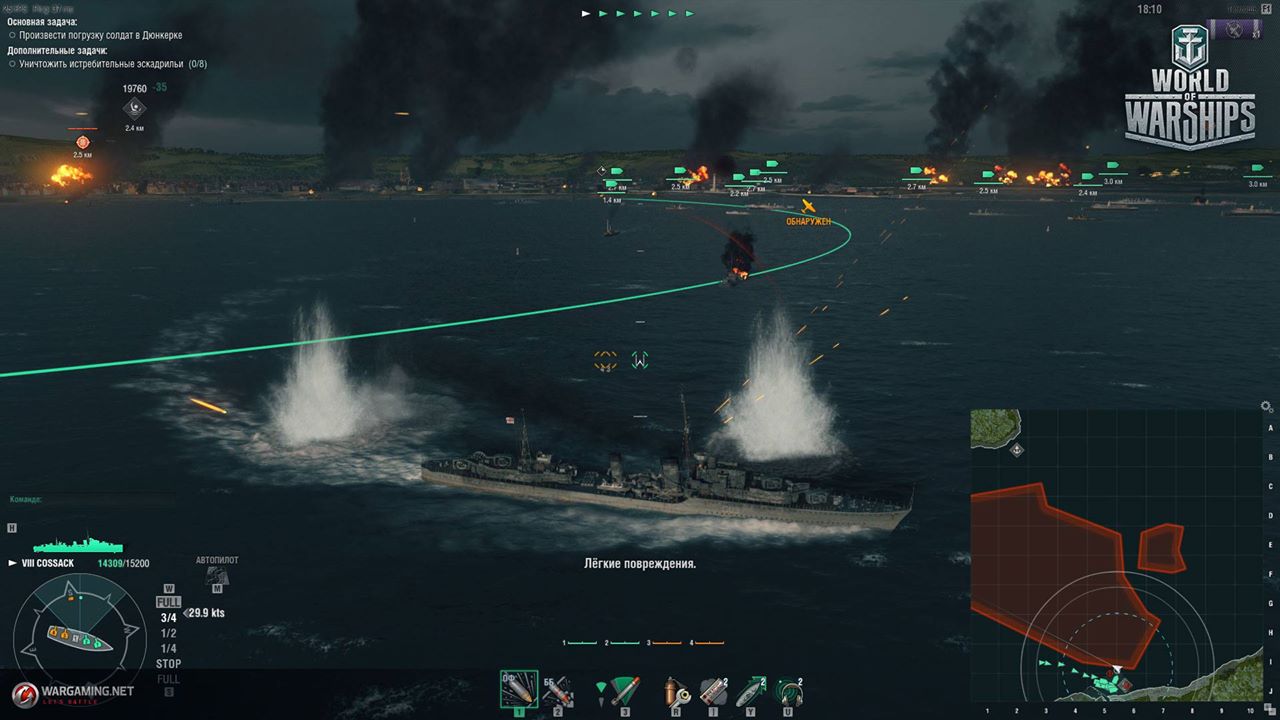Open the main task objective tracker
The height and width of the screenshot is (720, 1280).
click(x=94, y=35)
